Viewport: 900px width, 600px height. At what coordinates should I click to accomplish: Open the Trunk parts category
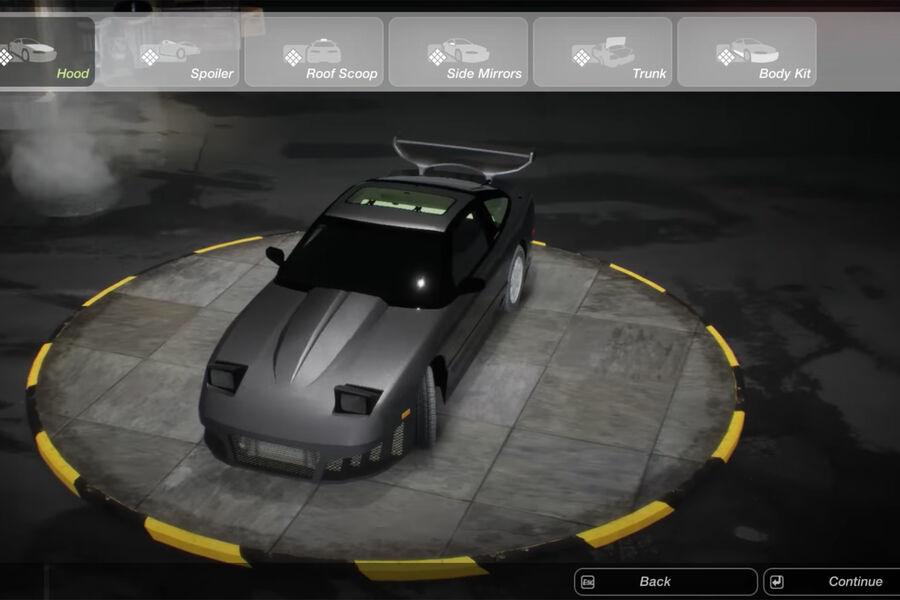point(602,52)
